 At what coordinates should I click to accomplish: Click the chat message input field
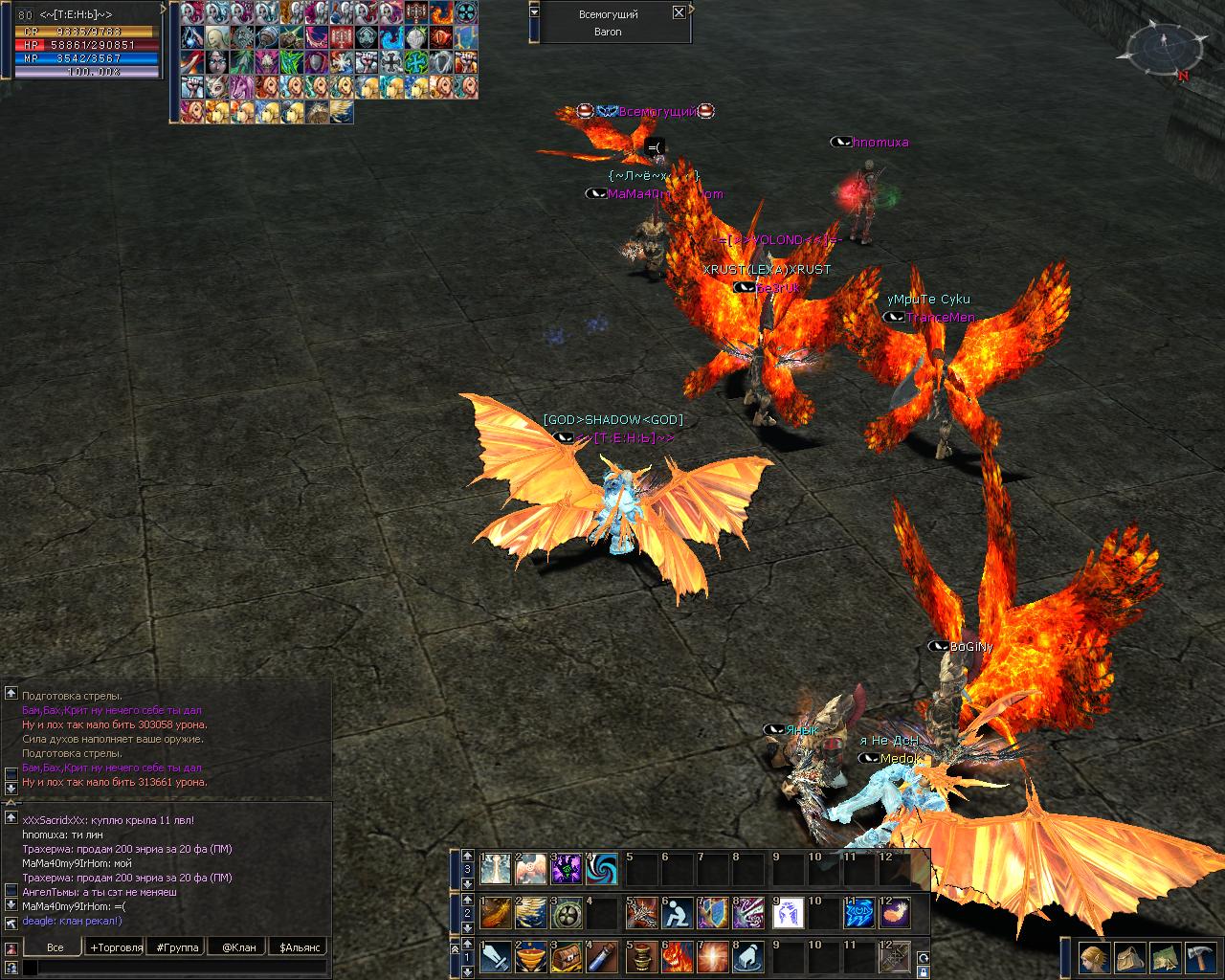(x=177, y=969)
